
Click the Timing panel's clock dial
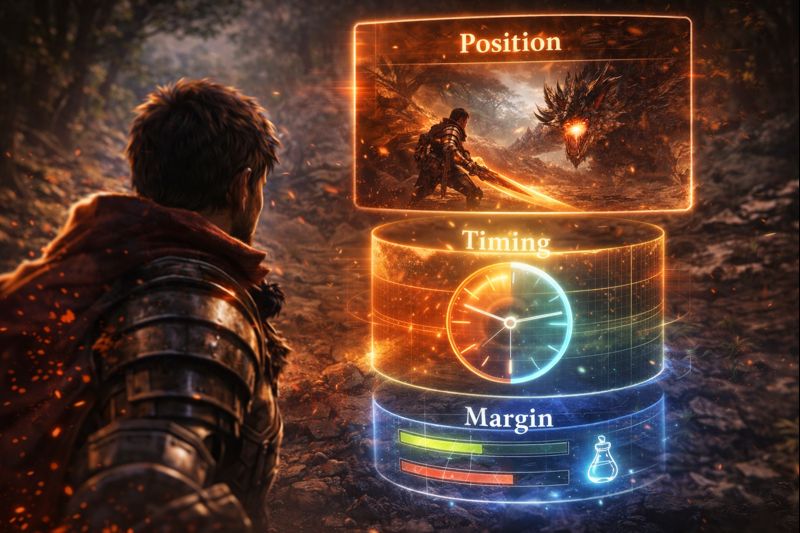pos(509,322)
